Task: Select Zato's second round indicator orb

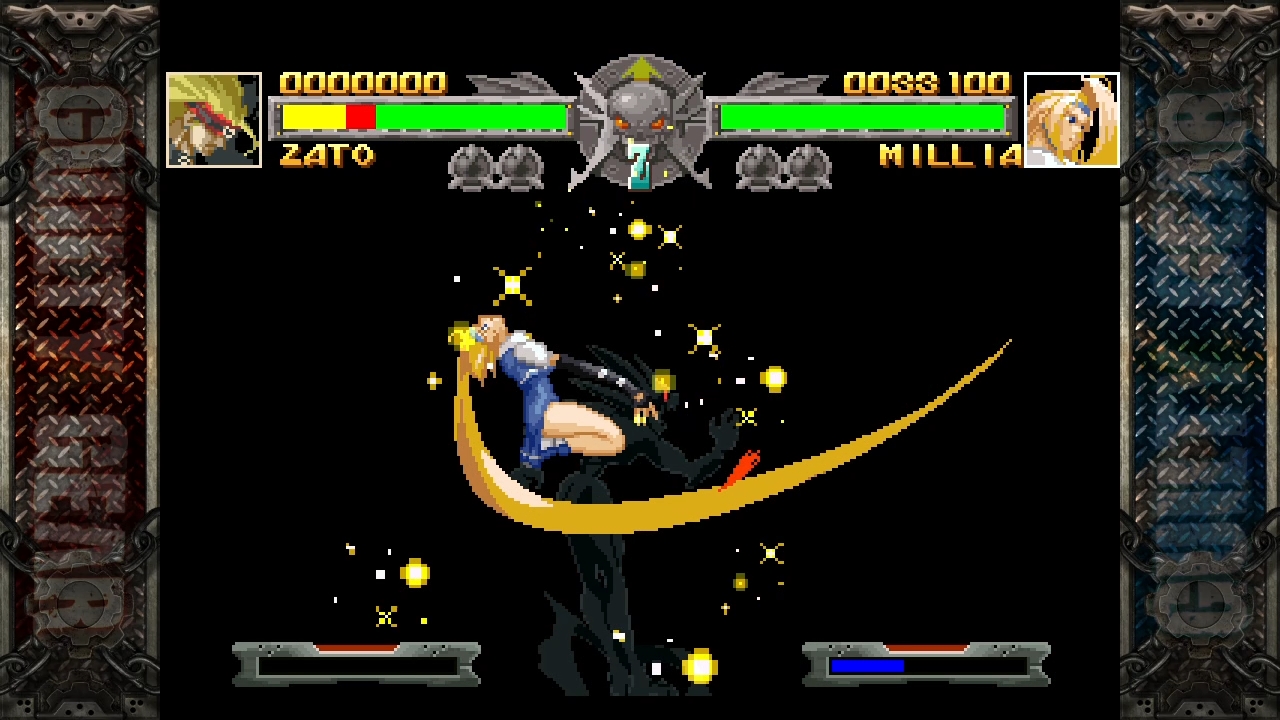Action: coord(522,167)
